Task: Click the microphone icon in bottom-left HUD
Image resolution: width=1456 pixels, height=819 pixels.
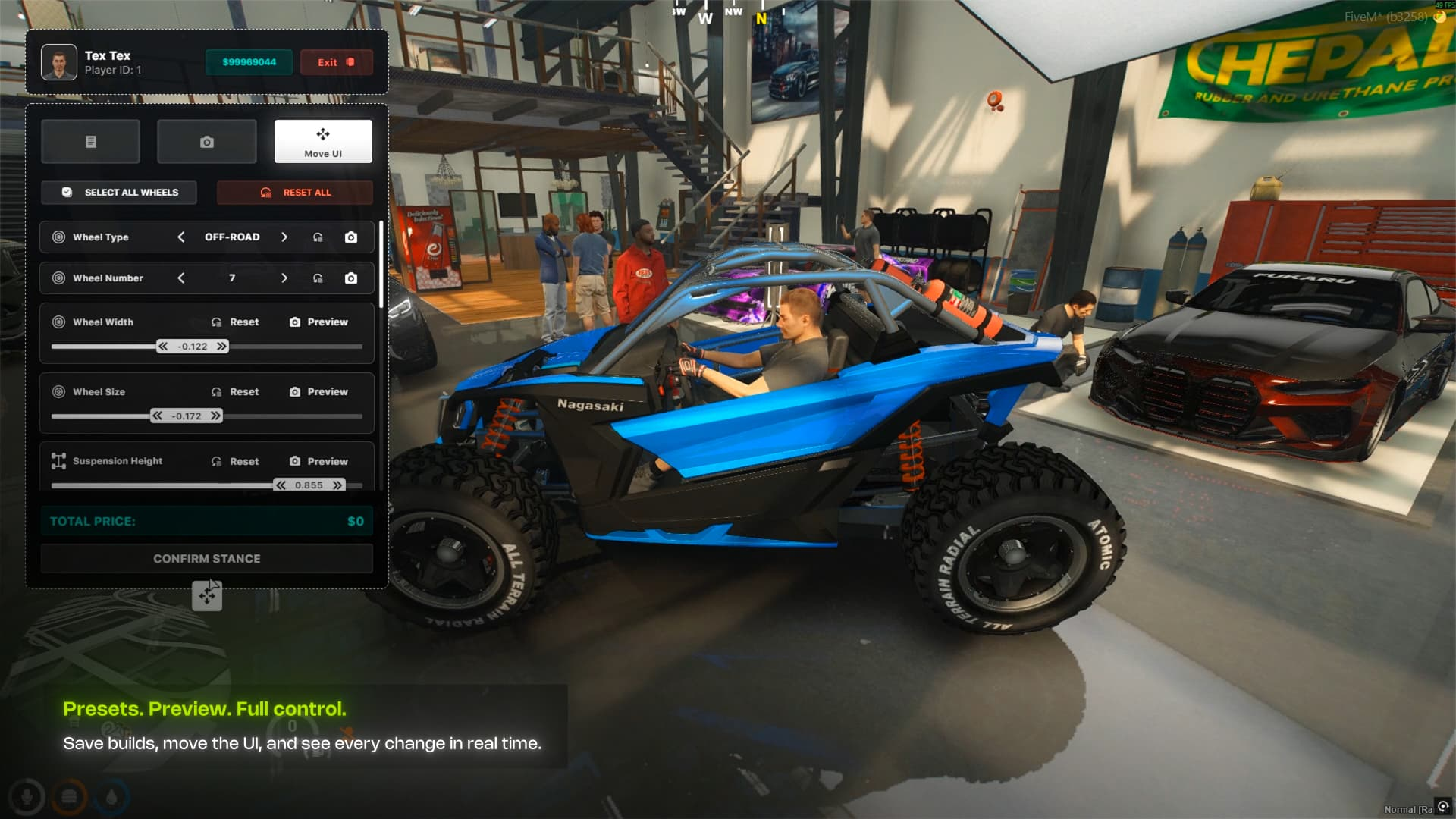Action: (x=28, y=795)
